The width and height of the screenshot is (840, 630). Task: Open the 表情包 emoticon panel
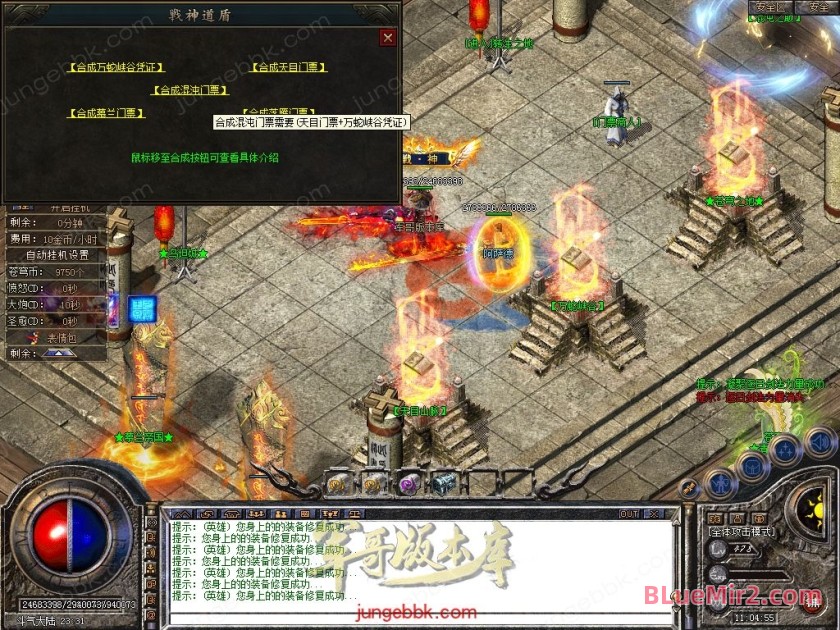pos(64,338)
